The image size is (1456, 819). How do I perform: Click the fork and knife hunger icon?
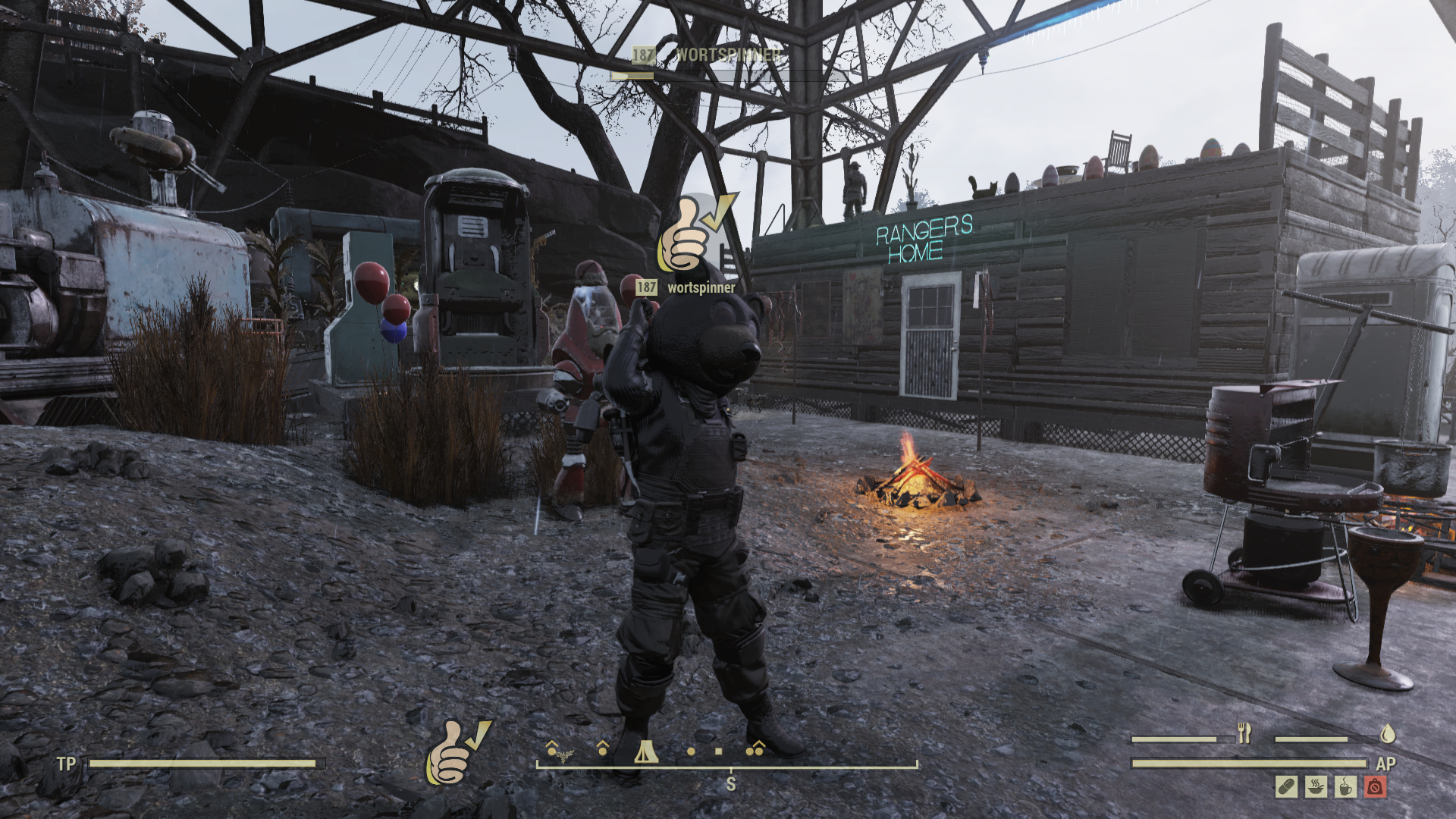click(x=1244, y=733)
